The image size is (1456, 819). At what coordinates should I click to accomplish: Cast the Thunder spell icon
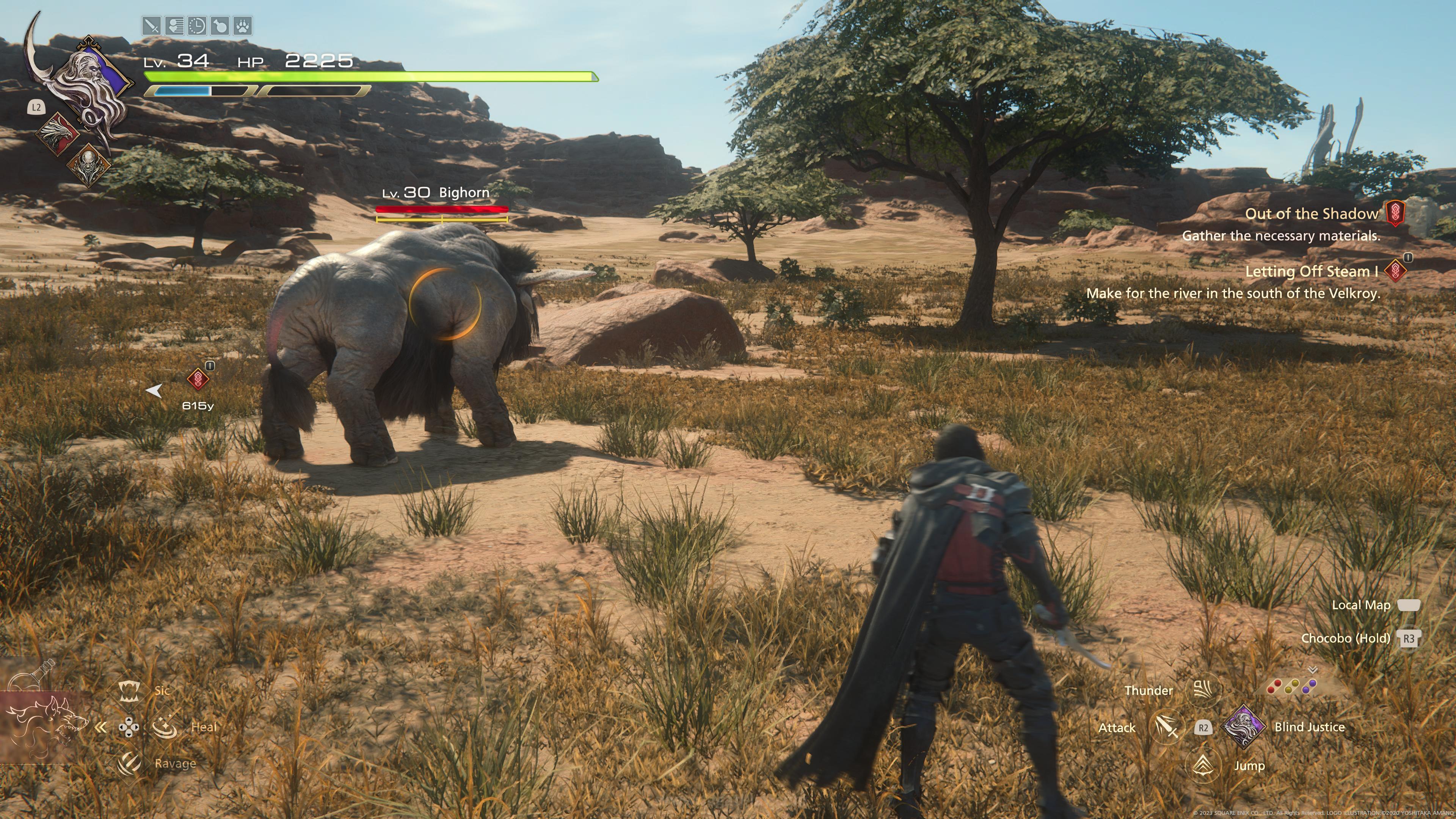1203,690
